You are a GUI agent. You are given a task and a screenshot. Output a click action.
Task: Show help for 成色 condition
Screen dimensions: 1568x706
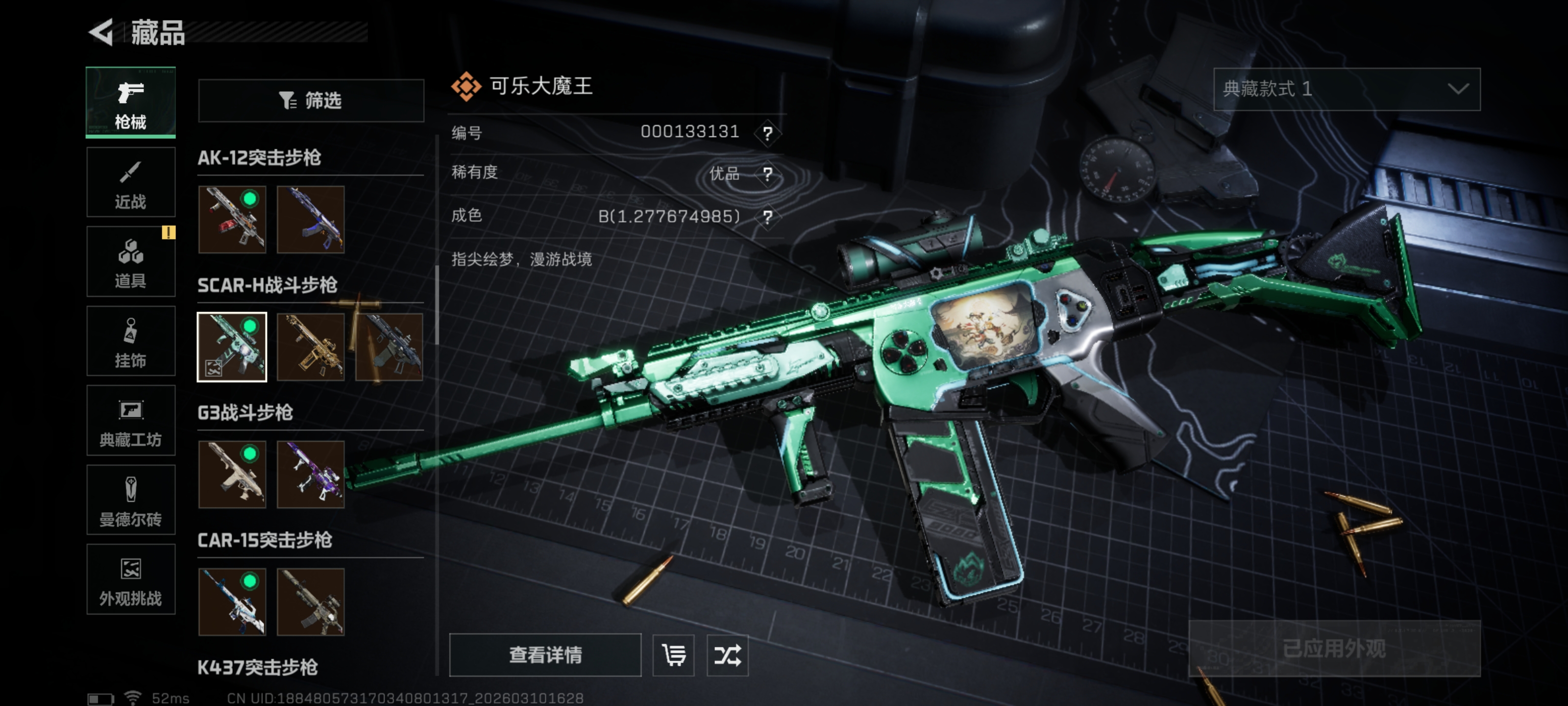pos(767,217)
